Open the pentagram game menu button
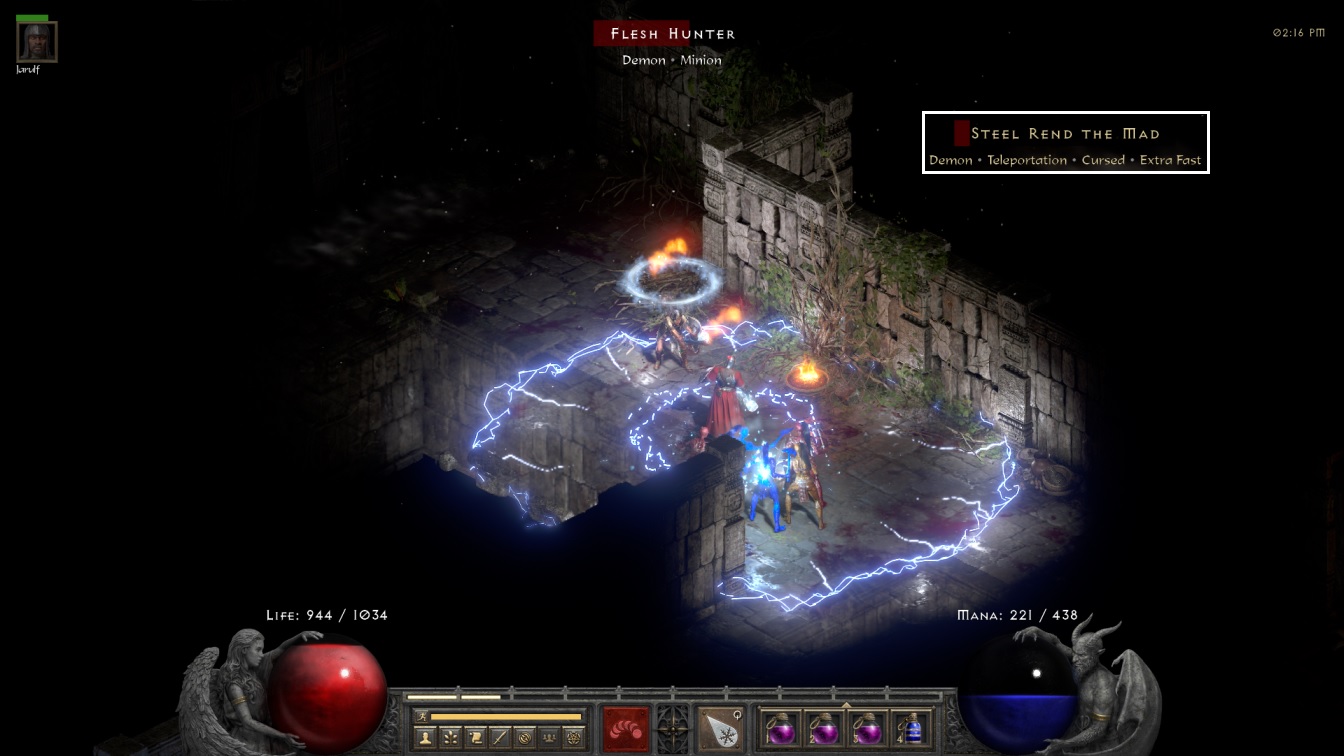Viewport: 1344px width, 756px height. pyautogui.click(x=573, y=739)
